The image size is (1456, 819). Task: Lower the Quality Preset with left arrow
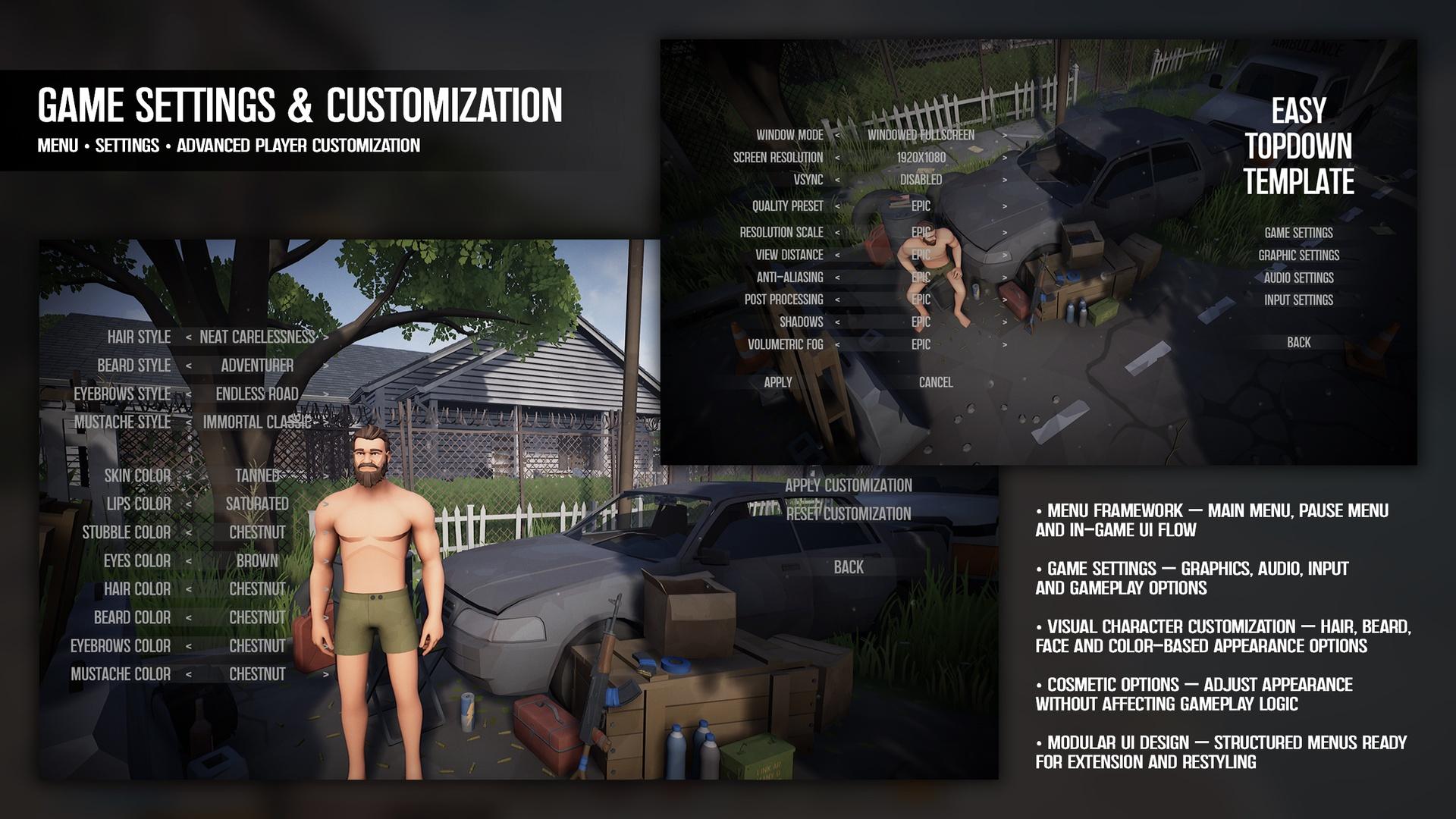pos(837,206)
